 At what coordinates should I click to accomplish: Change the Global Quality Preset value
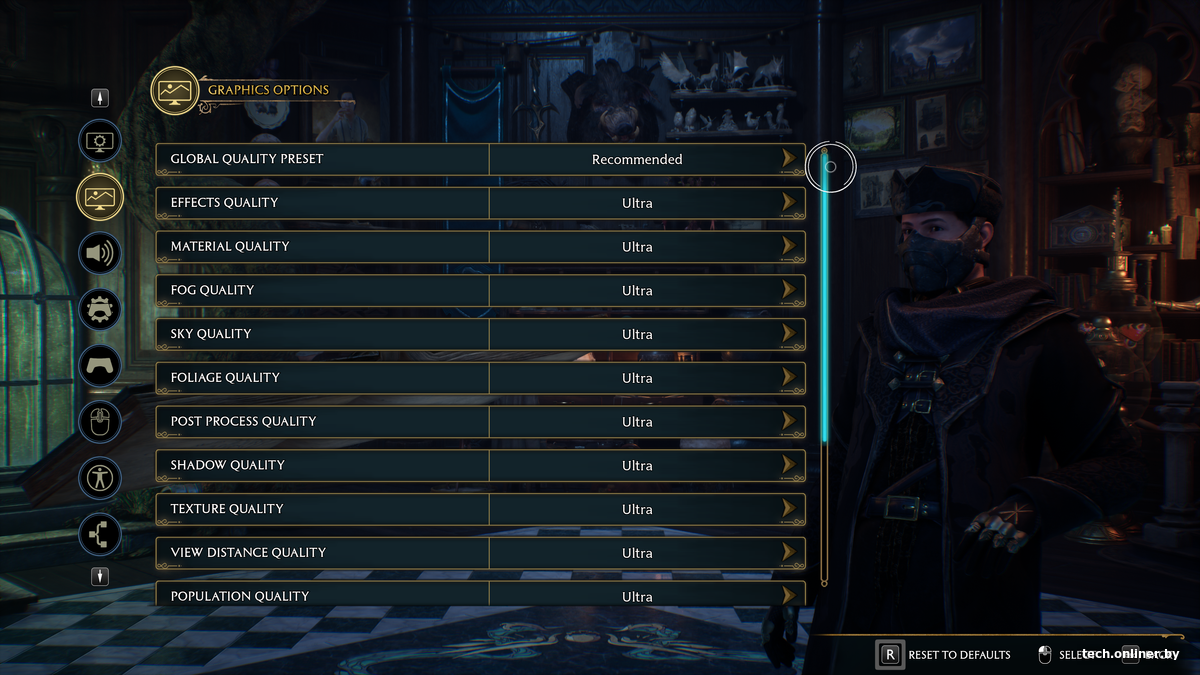tap(790, 159)
